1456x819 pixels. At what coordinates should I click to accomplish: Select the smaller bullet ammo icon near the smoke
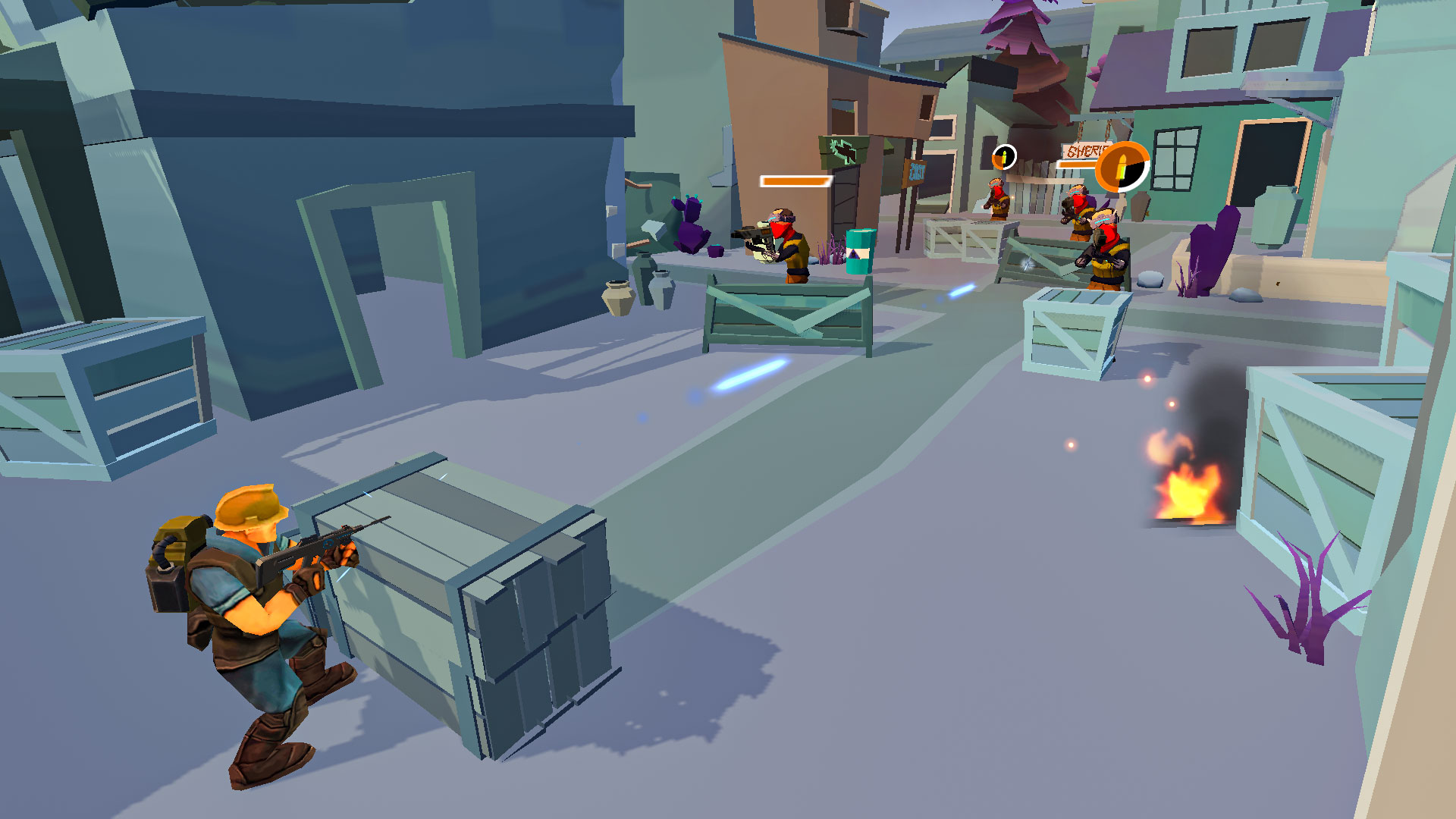click(1004, 158)
